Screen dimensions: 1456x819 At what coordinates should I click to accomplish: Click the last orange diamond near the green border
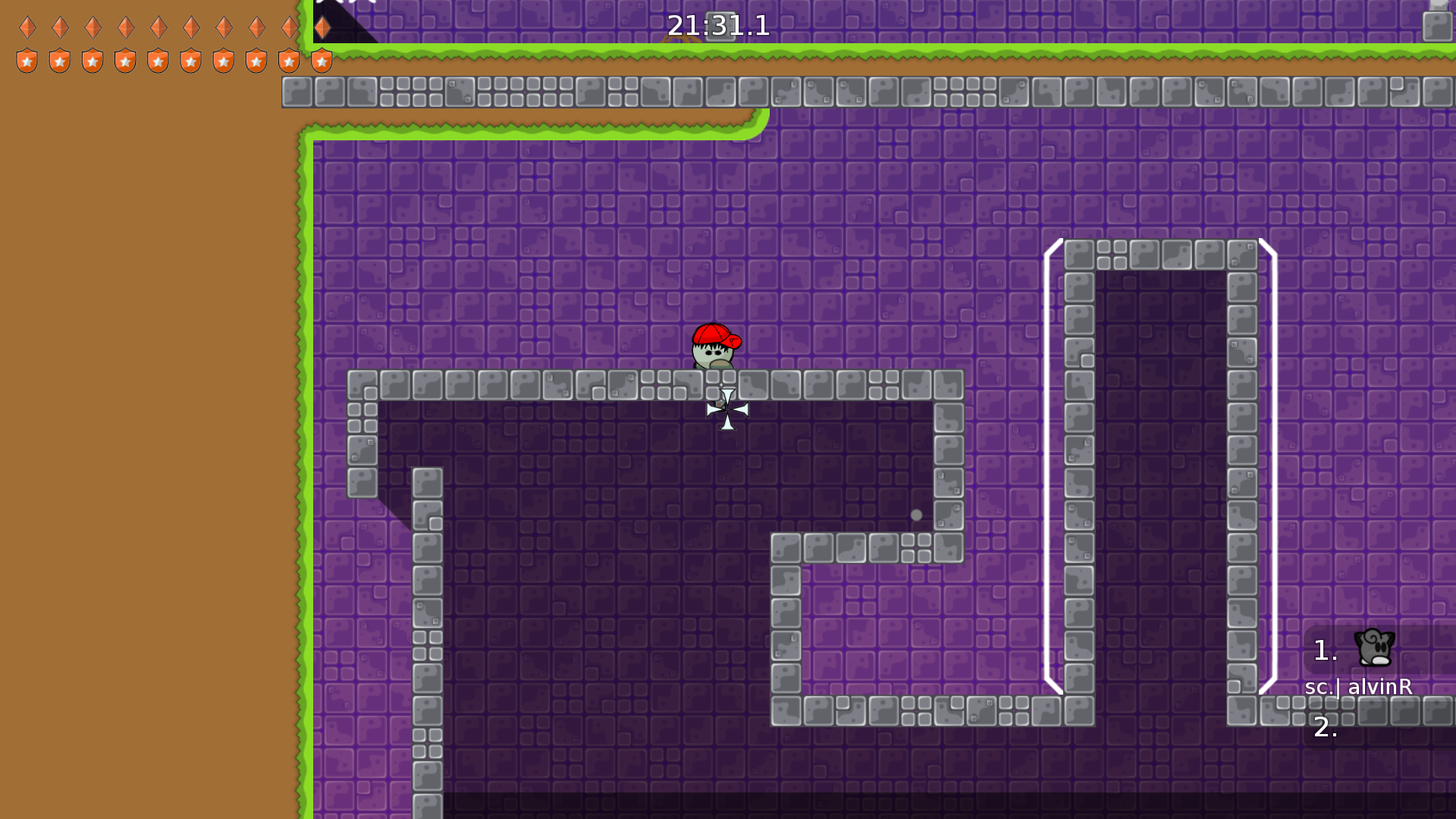click(x=322, y=27)
